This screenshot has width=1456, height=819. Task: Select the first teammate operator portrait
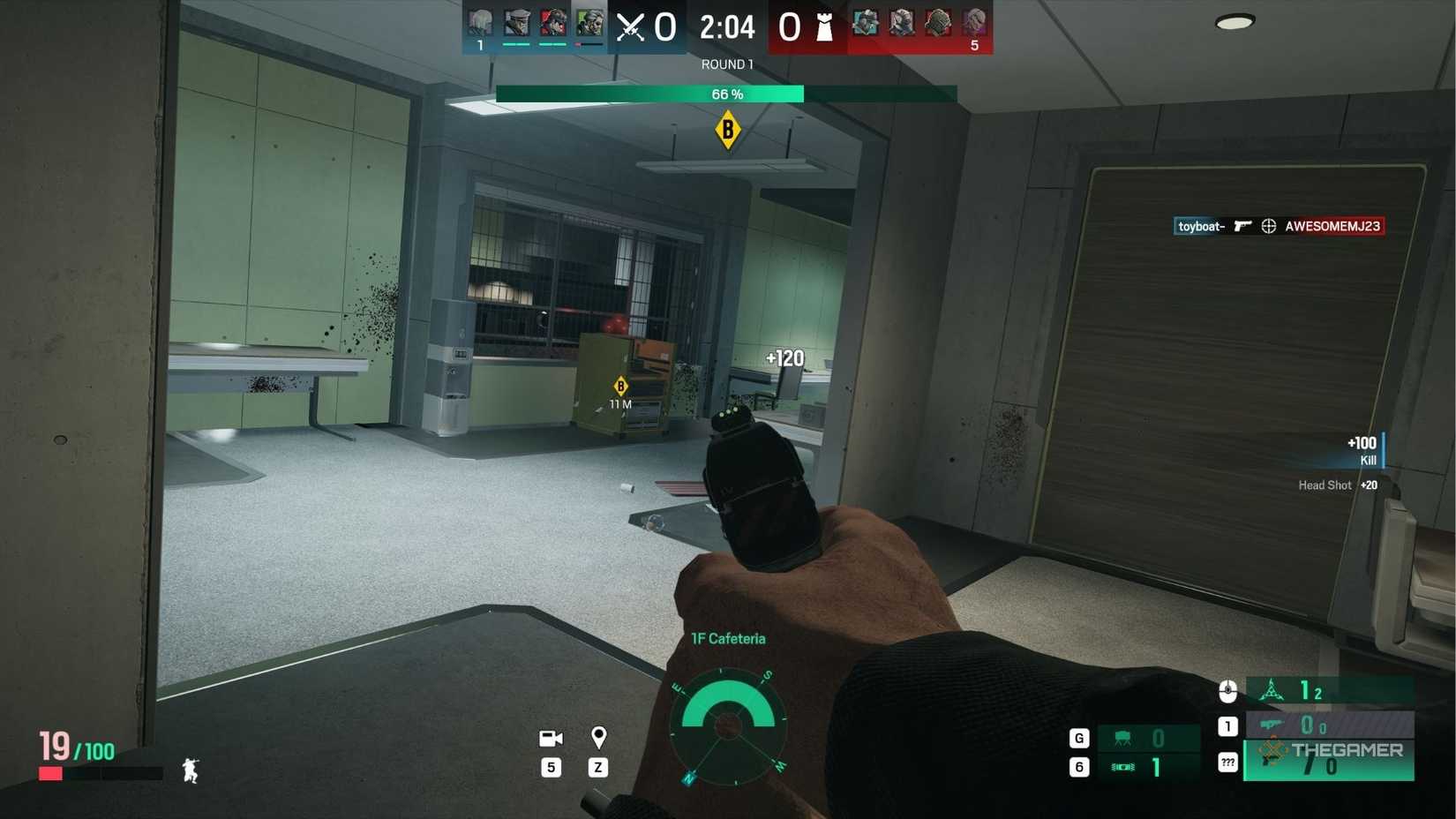(480, 22)
